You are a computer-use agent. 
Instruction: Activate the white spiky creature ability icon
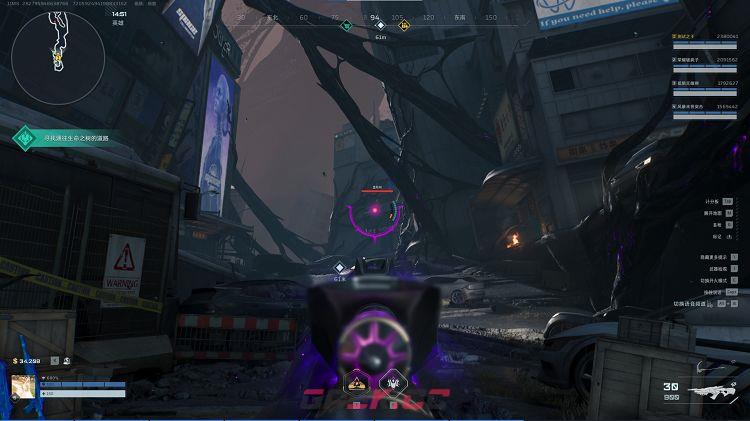[x=392, y=383]
